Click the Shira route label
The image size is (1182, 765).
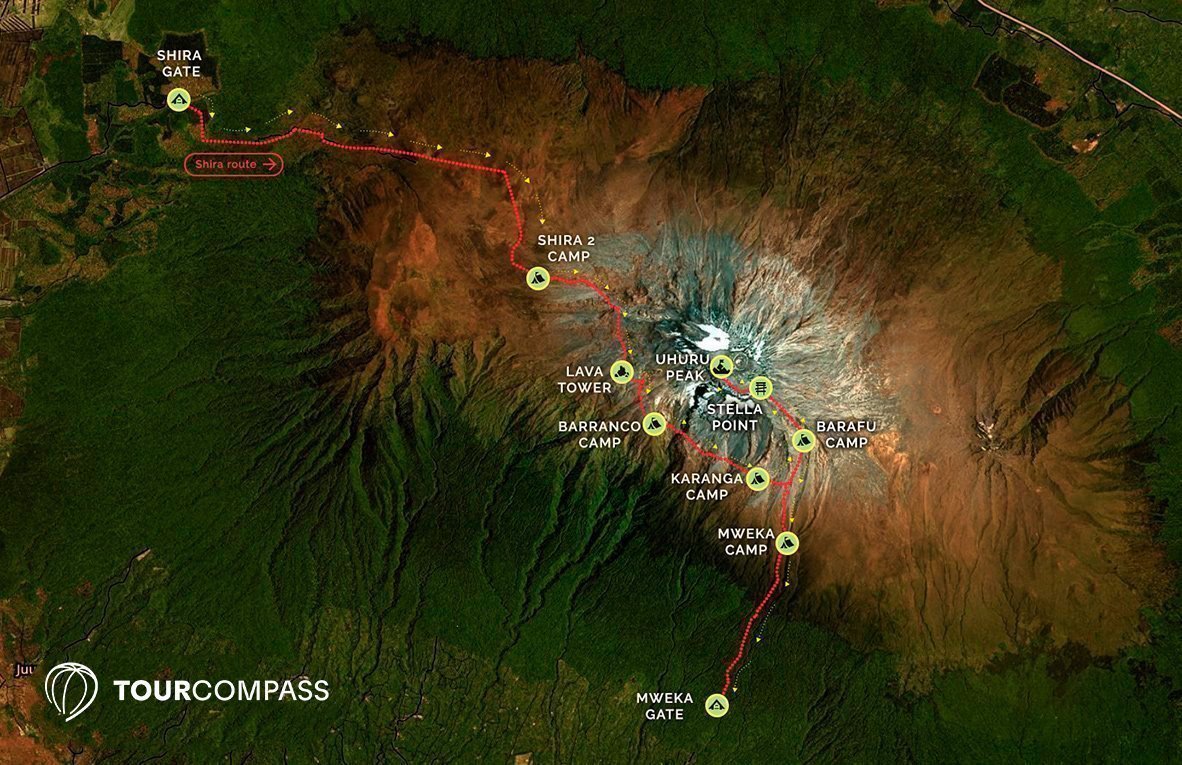point(234,164)
